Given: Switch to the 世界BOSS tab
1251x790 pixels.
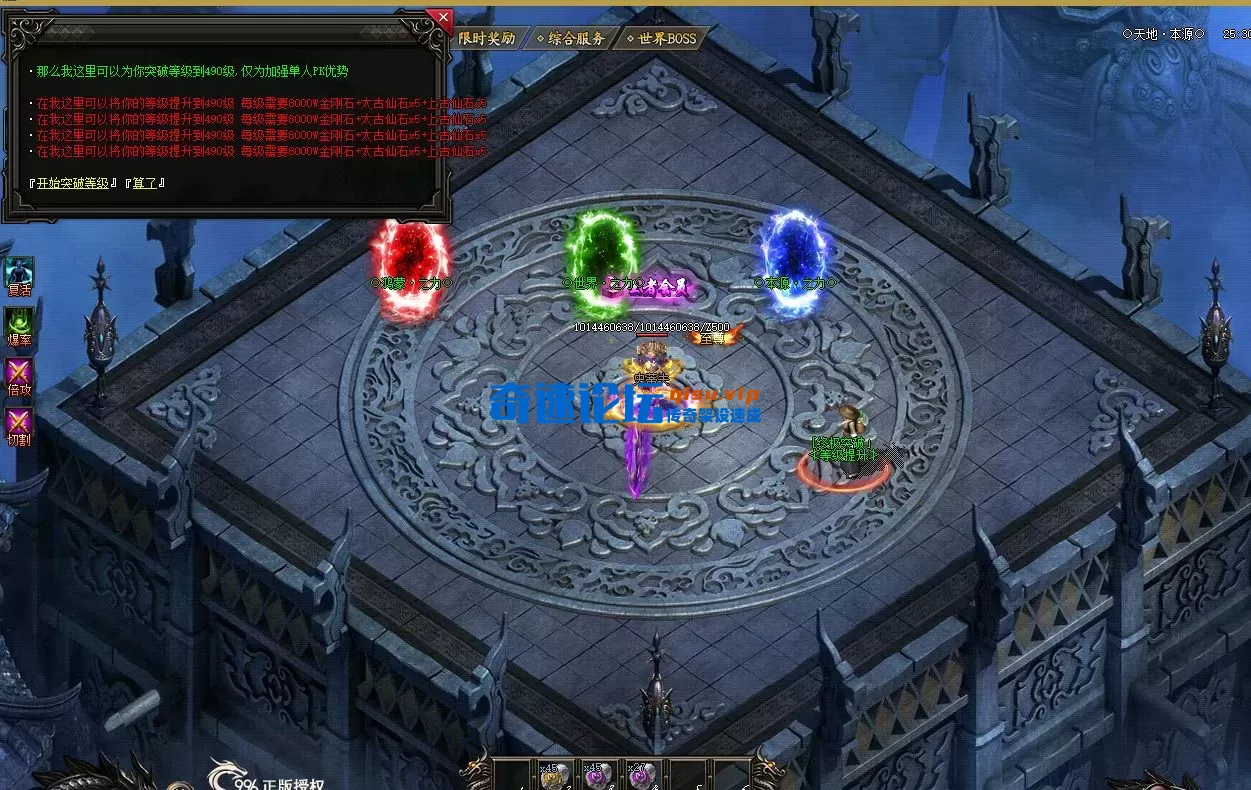Looking at the screenshot, I should pyautogui.click(x=662, y=39).
